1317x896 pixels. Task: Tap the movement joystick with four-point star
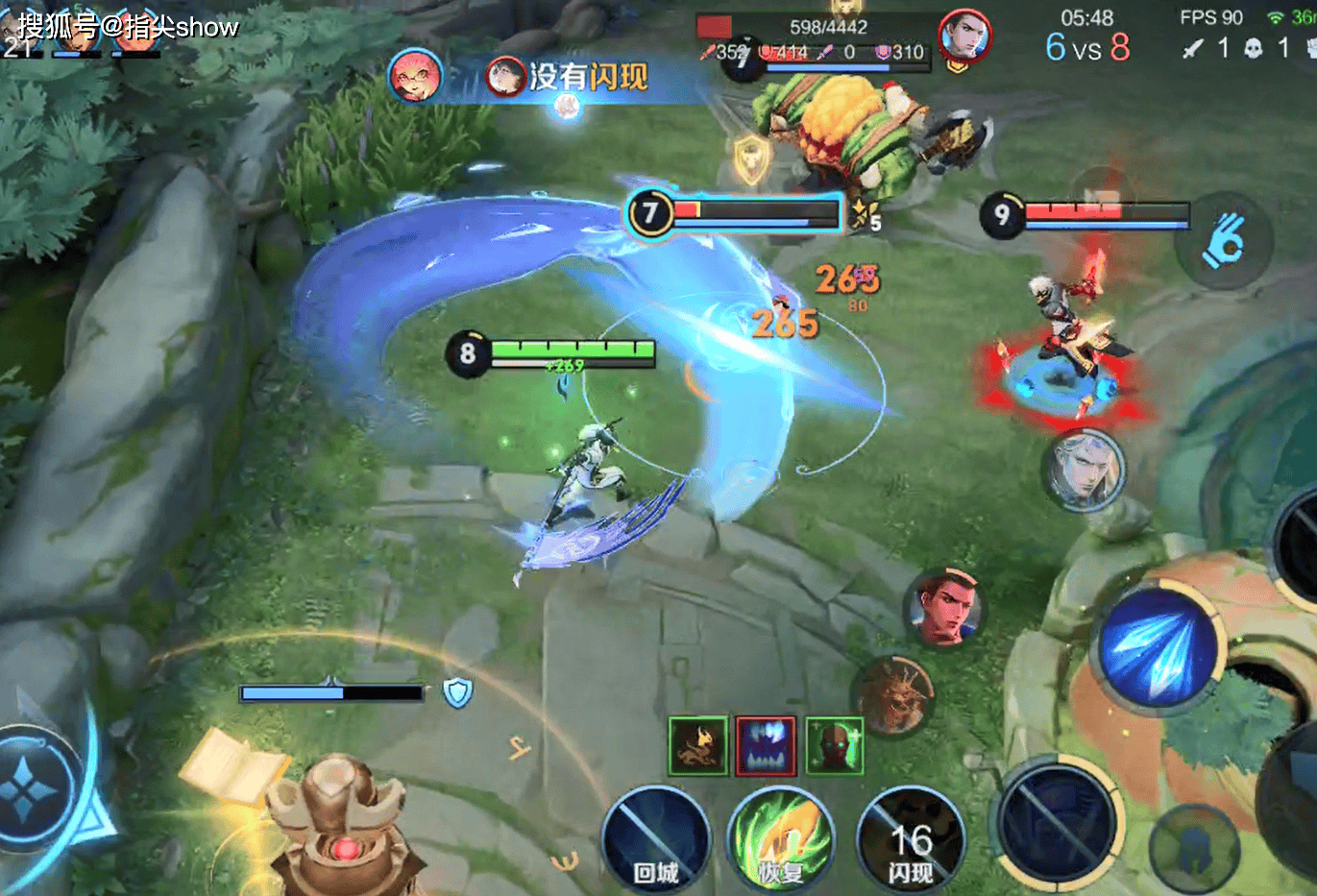coord(31,789)
